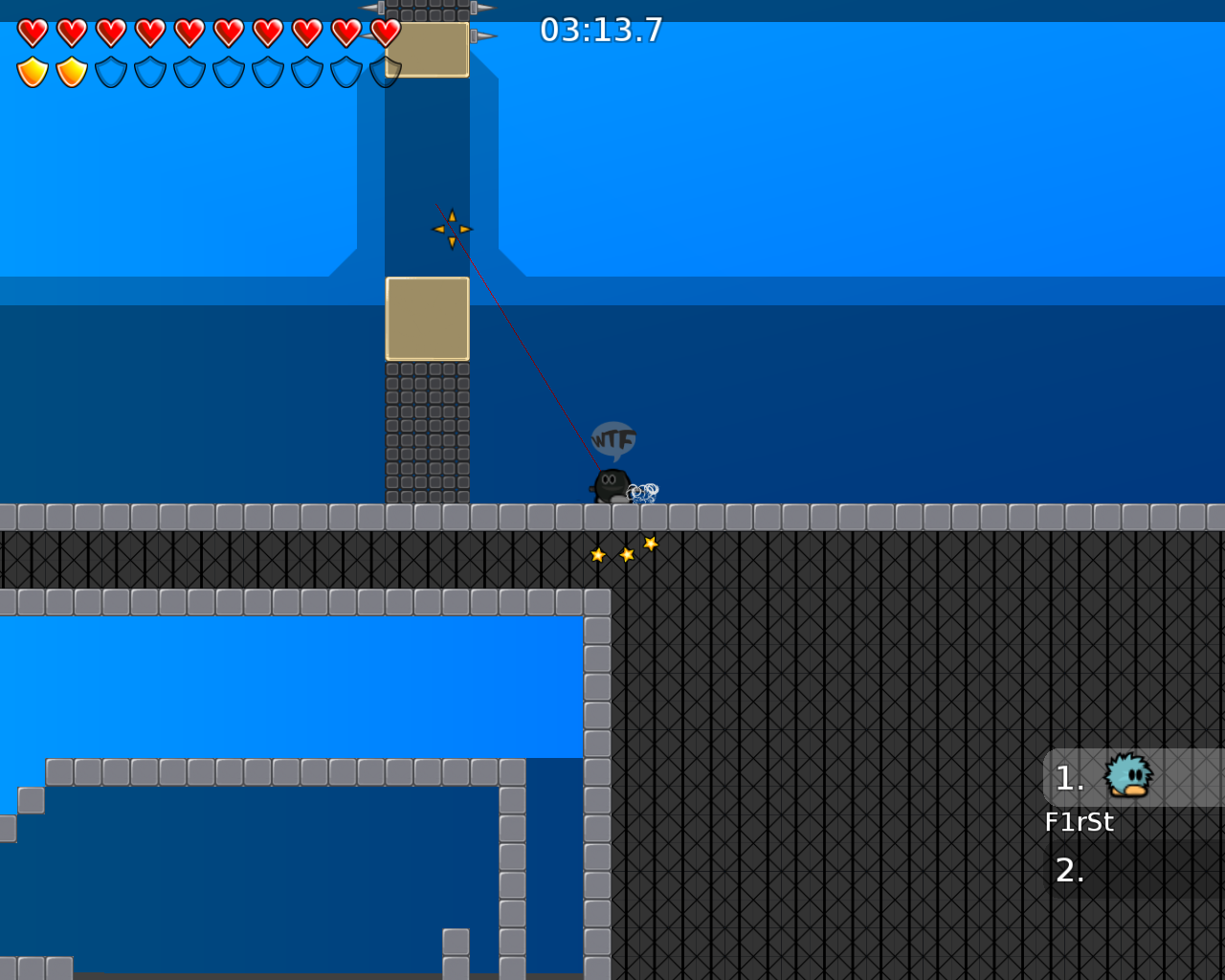This screenshot has width=1225, height=980.
Task: Click the WTF emote speech bubble
Action: tap(613, 439)
